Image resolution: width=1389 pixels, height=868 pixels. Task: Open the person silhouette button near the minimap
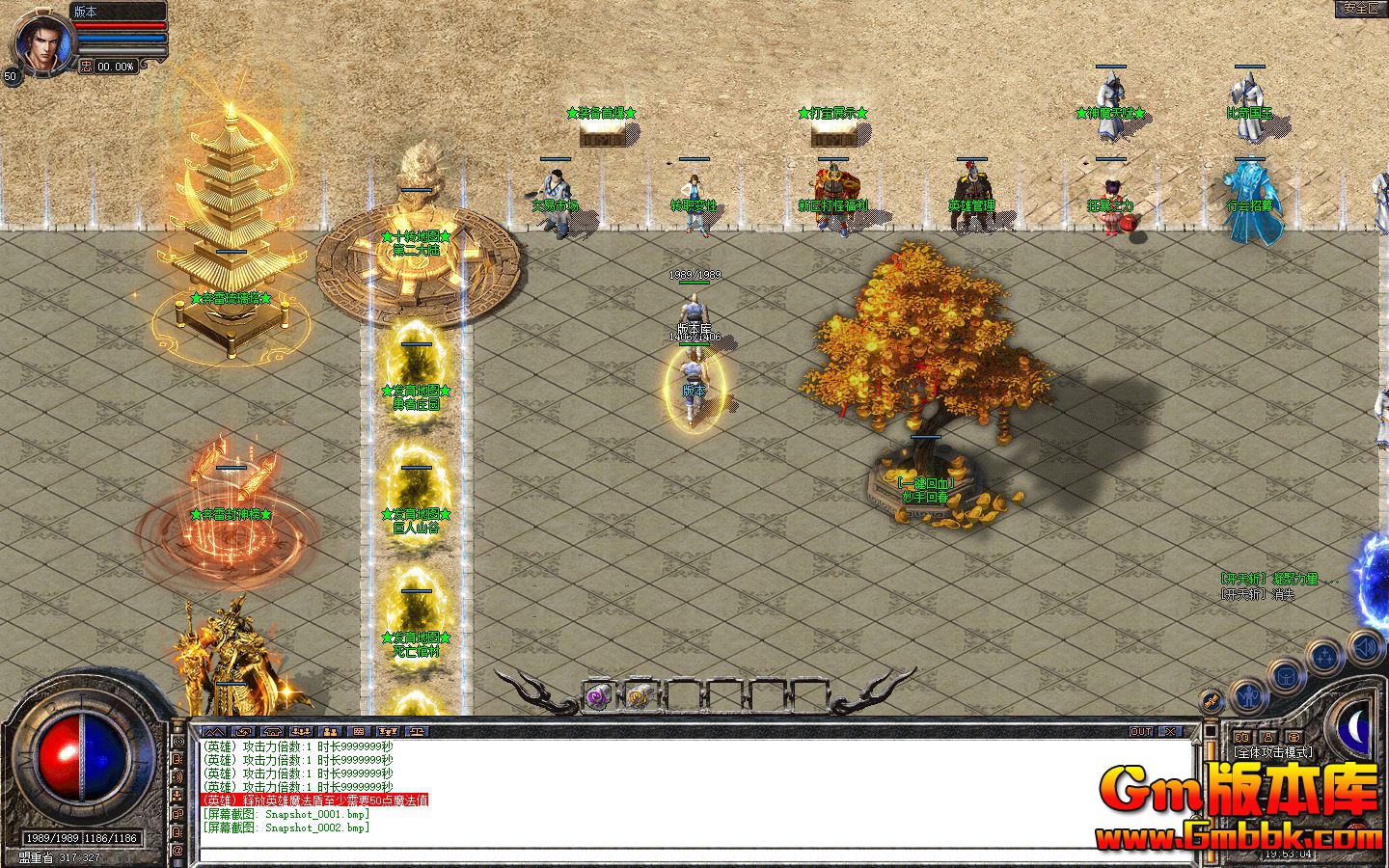pos(1268,737)
